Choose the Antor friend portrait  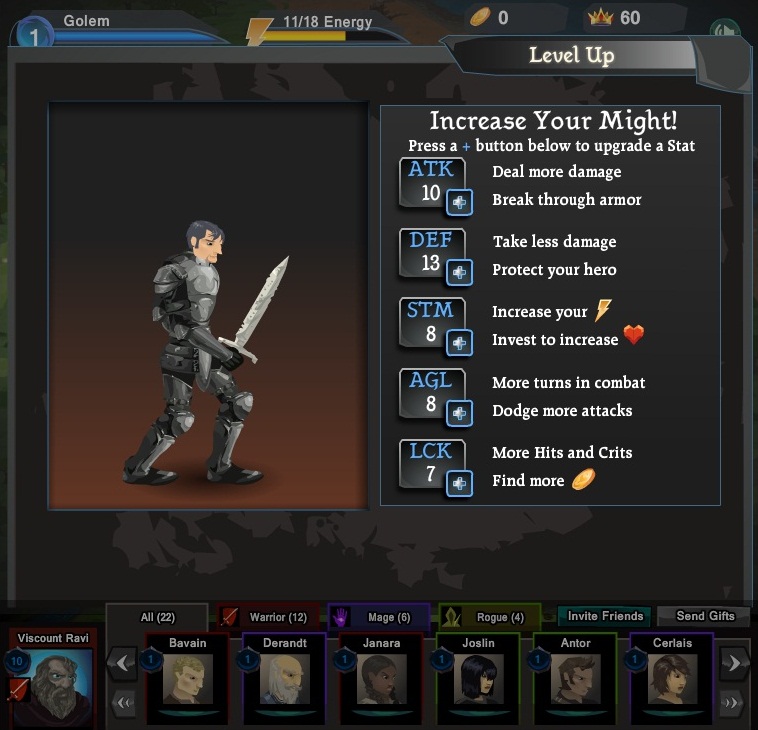click(x=575, y=679)
